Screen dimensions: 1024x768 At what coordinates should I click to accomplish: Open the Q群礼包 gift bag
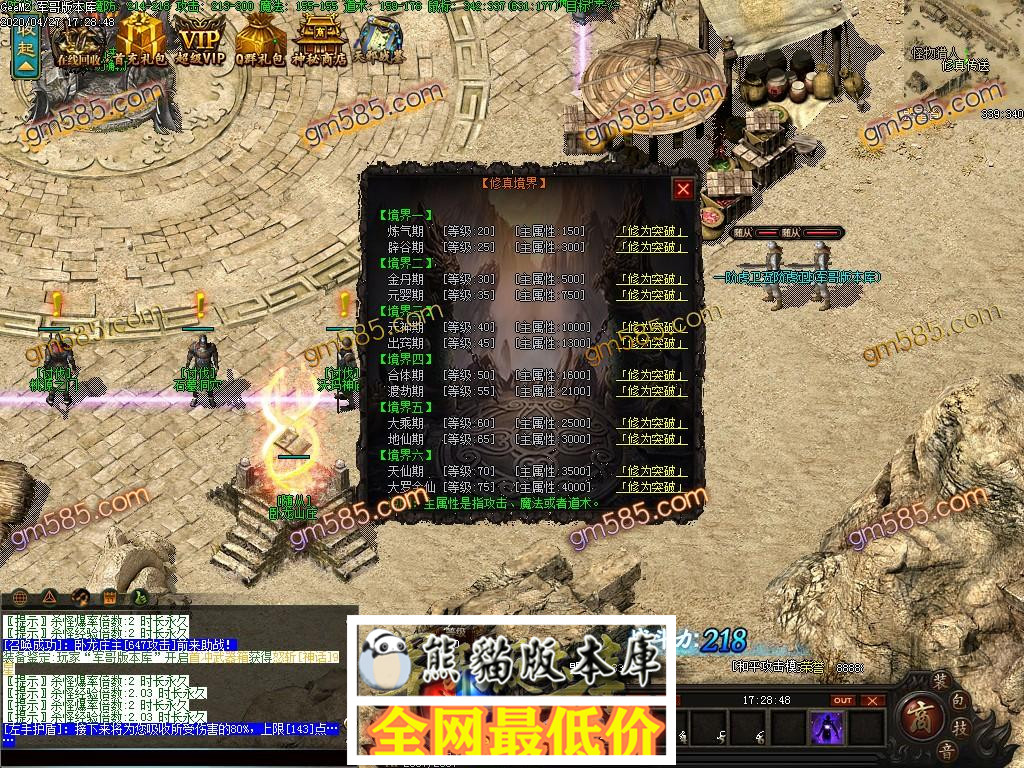(261, 42)
